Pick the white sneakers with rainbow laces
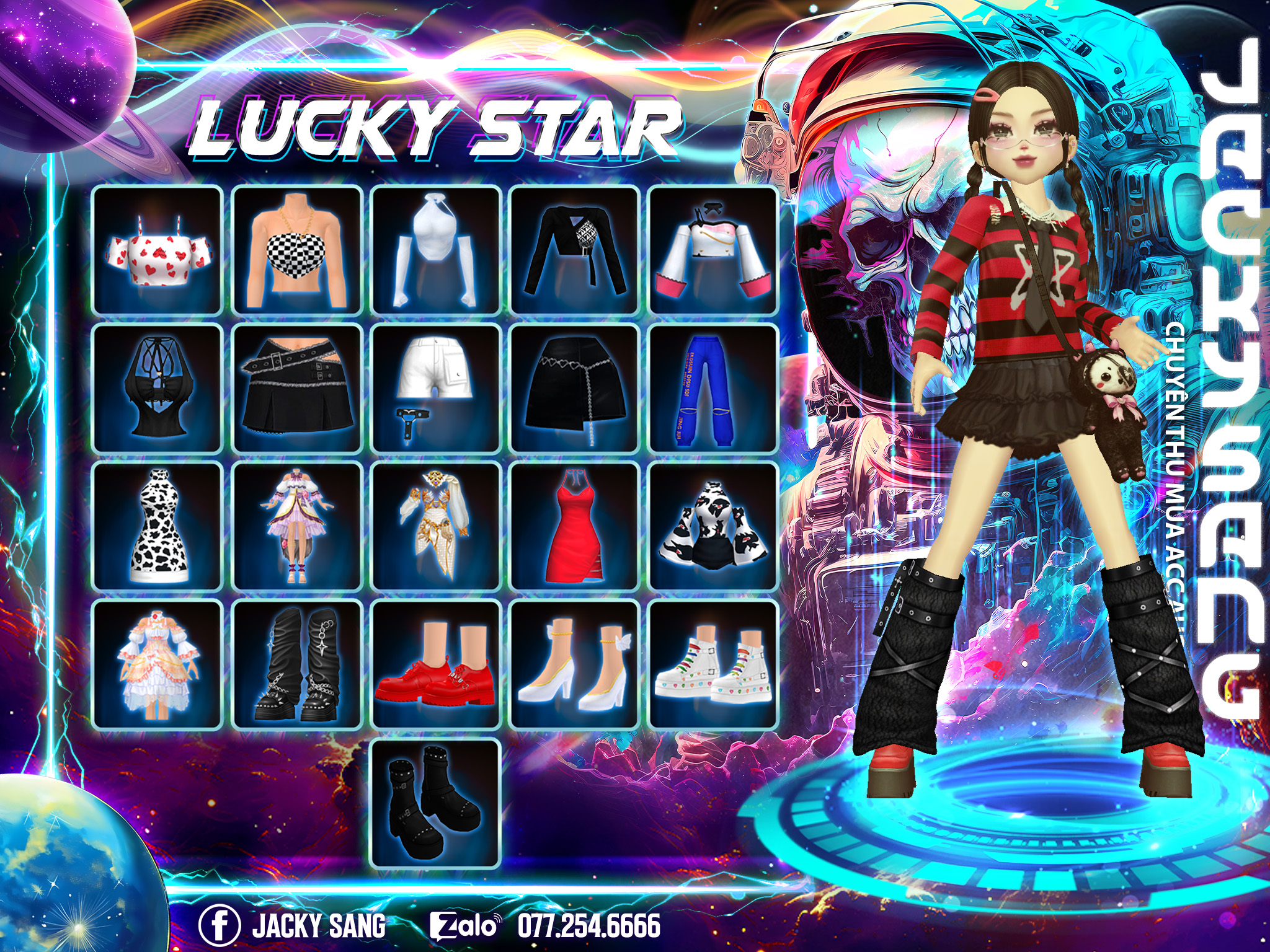The image size is (1270, 952). click(x=713, y=664)
